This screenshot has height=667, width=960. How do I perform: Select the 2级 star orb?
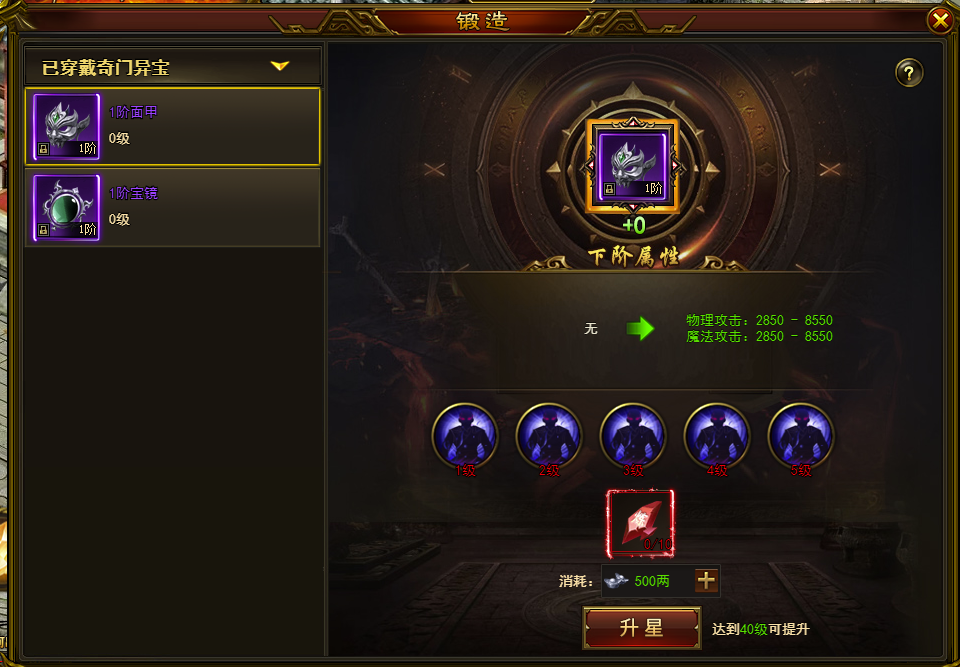click(x=549, y=436)
